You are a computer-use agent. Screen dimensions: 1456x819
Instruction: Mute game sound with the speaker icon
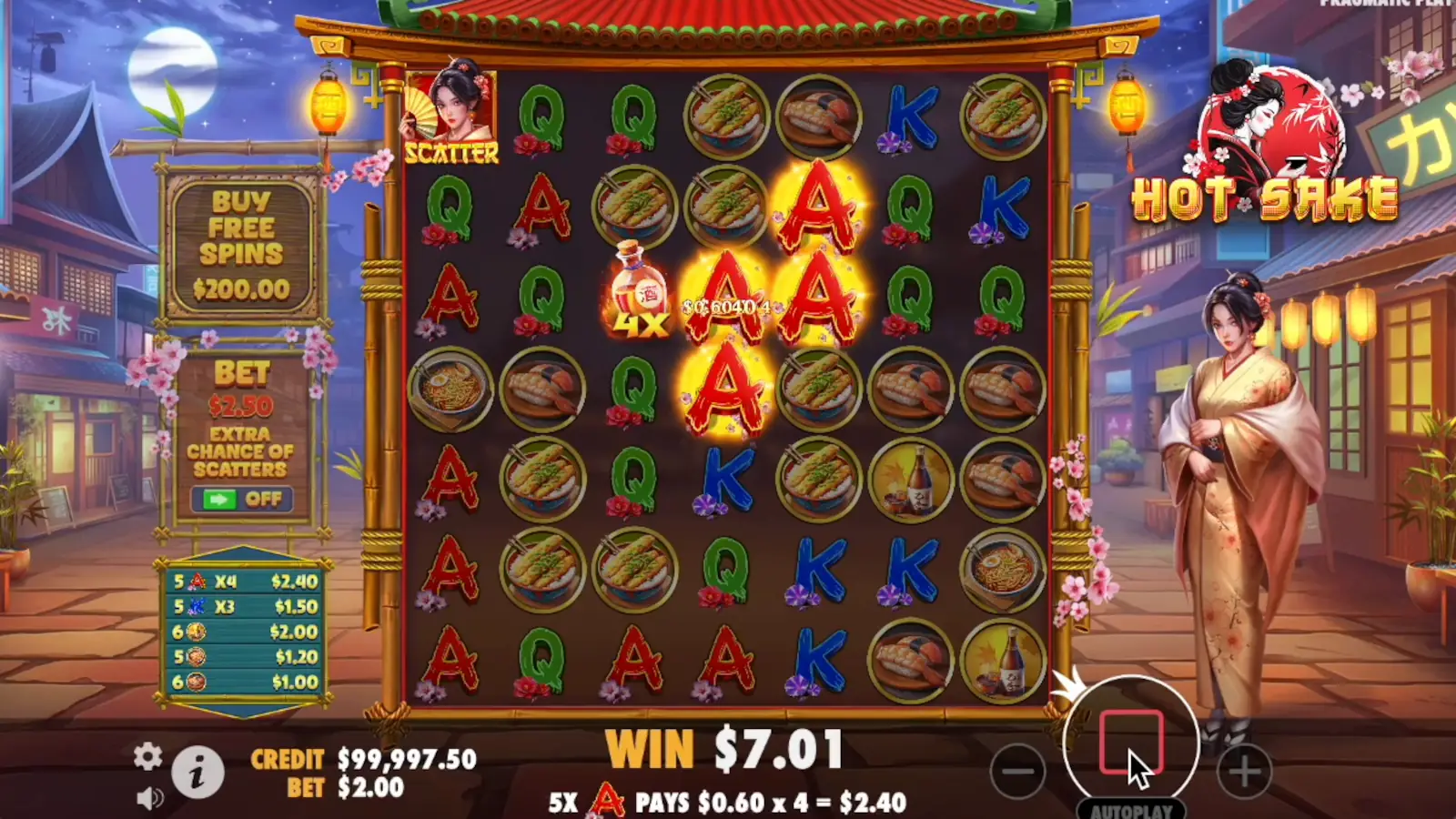(147, 797)
